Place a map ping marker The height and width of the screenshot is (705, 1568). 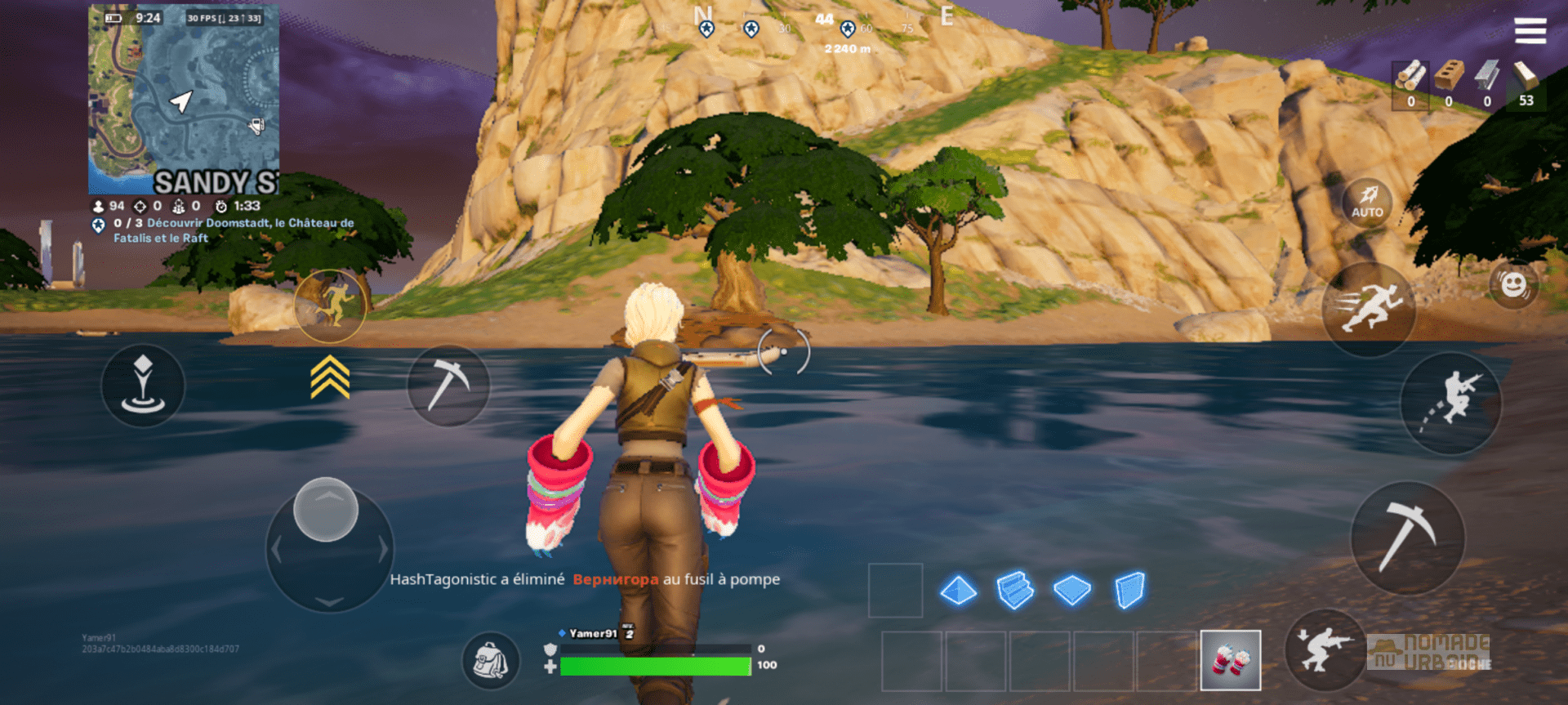[143, 385]
